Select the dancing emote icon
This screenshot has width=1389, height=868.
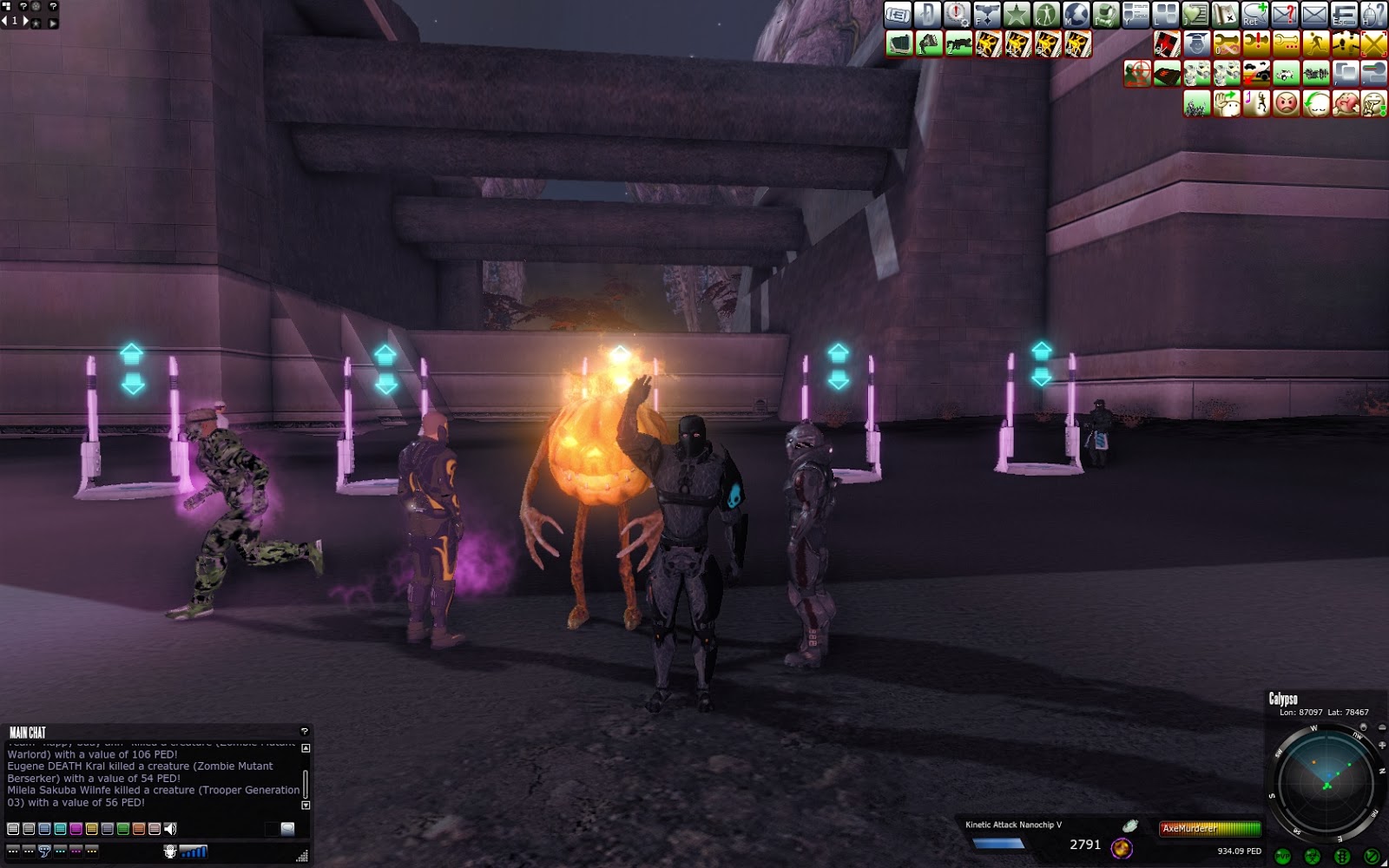point(1258,102)
